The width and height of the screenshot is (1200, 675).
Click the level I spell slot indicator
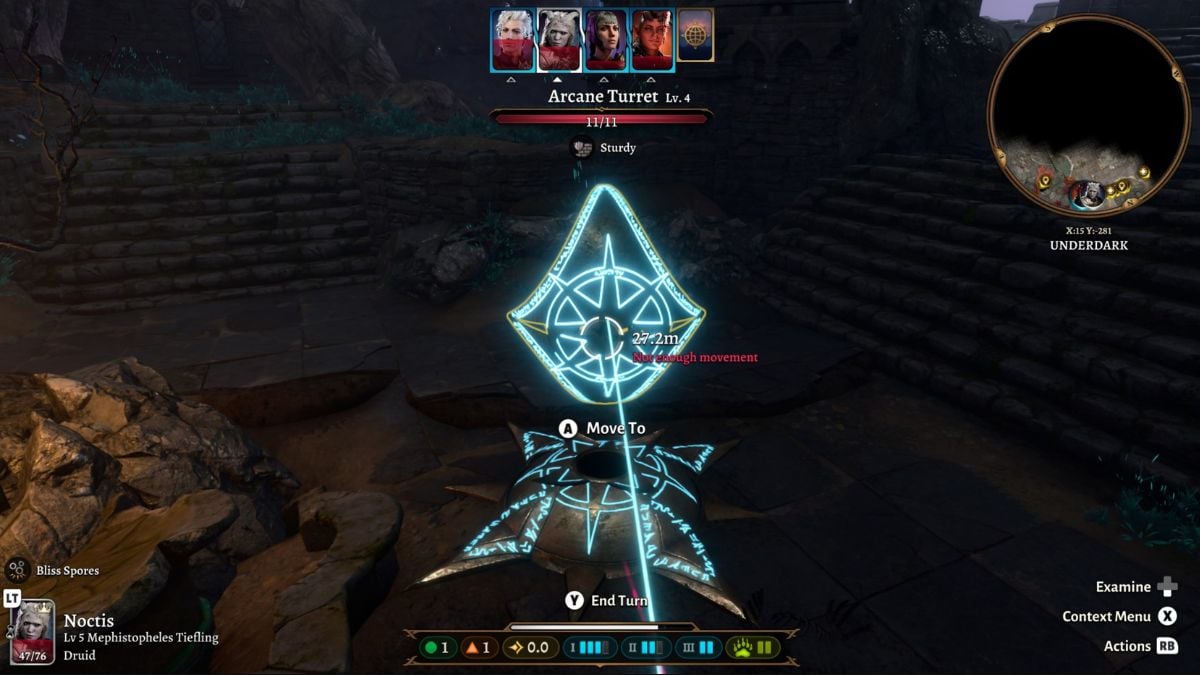[588, 647]
